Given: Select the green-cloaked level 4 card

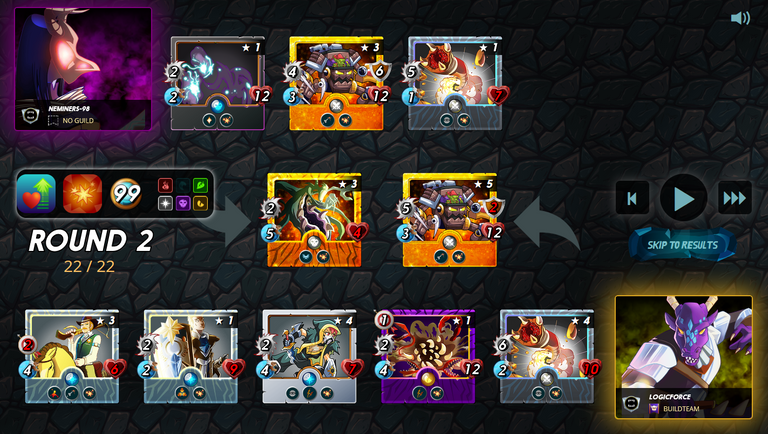Looking at the screenshot, I should coord(309,356).
